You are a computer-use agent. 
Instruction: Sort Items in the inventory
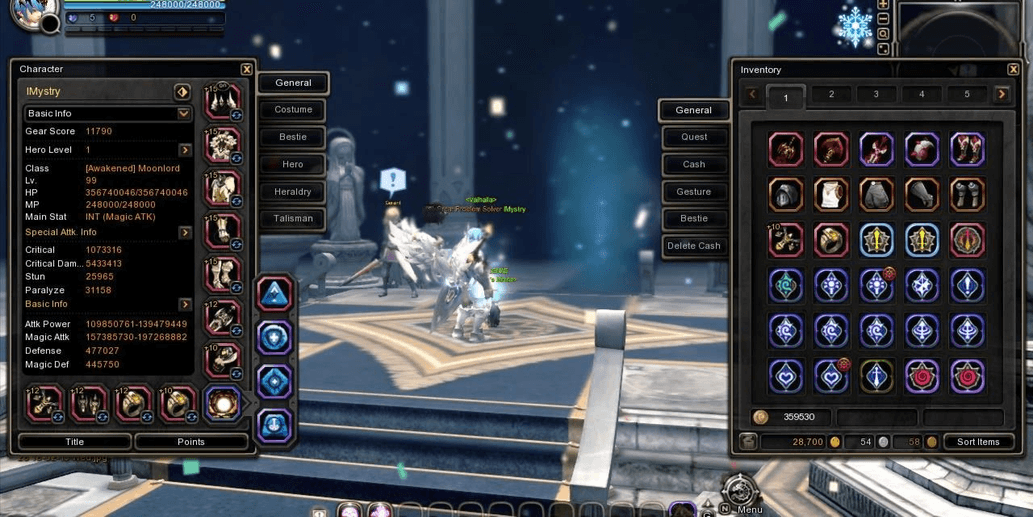pyautogui.click(x=978, y=442)
